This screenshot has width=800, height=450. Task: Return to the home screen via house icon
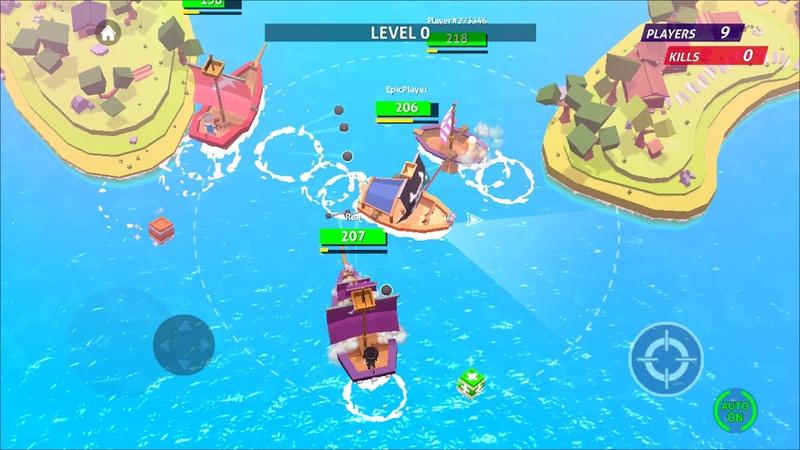point(107,32)
